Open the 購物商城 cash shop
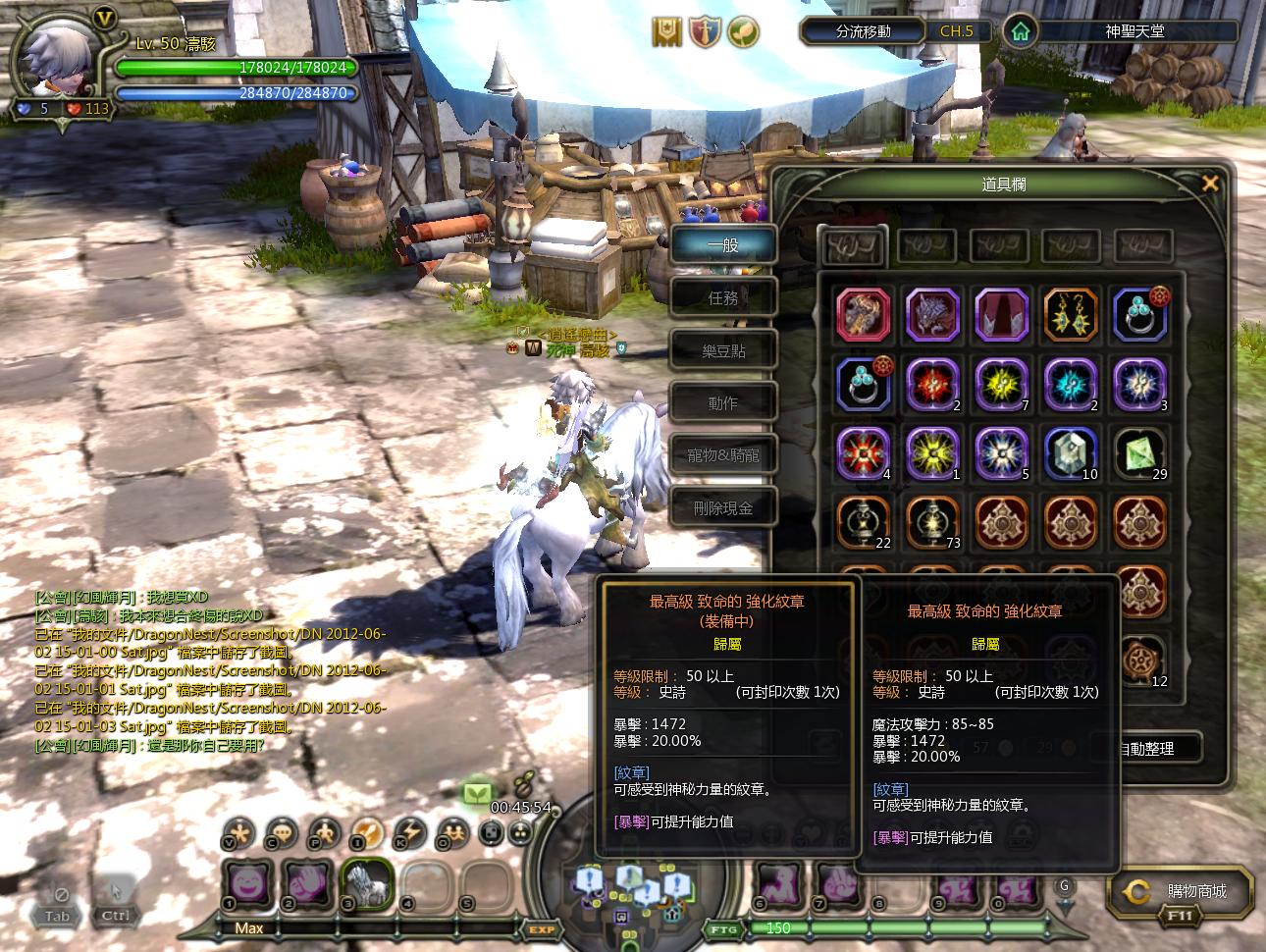 point(1182,892)
